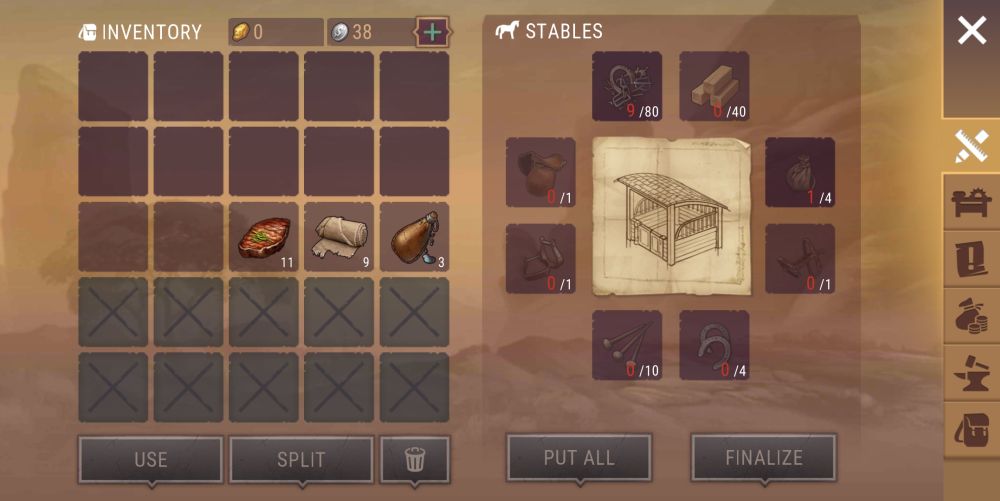Select the cloth roll in inventory
Screen dimensions: 1000x501
coord(339,237)
